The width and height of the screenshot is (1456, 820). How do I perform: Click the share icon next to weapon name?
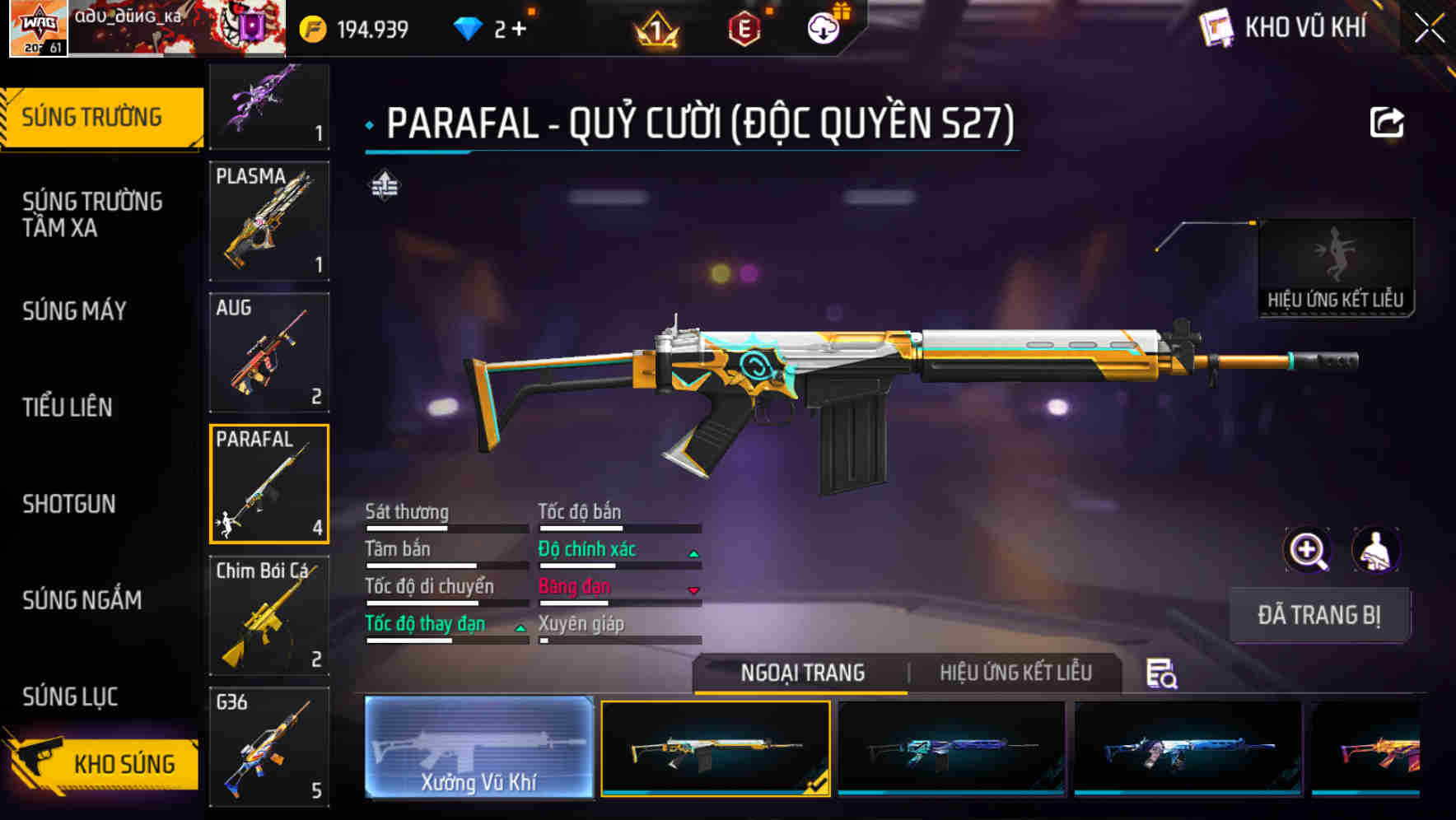(1387, 122)
